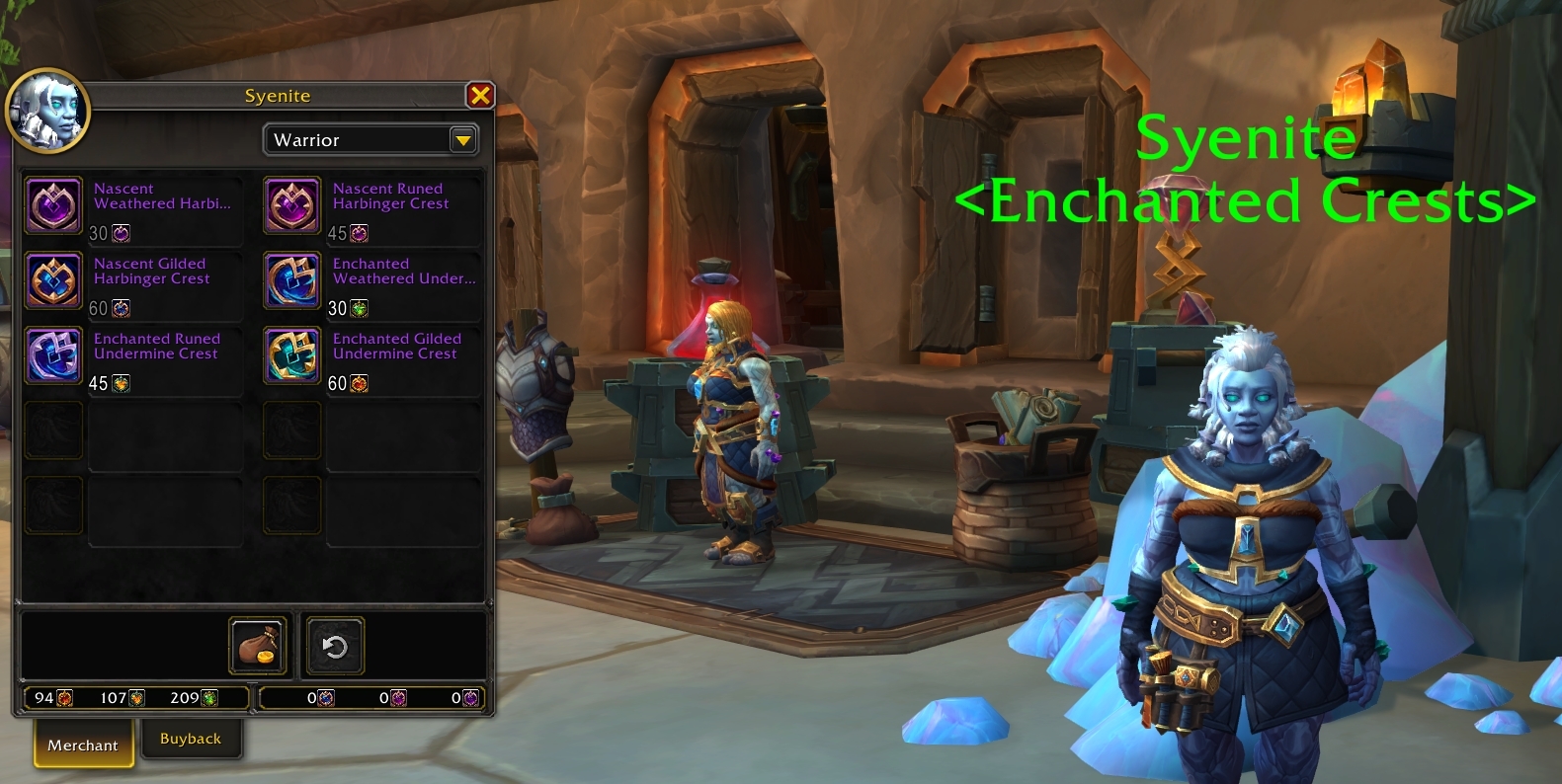
Task: Click the yellow dropdown arrow next to Warrior
Action: 461,139
